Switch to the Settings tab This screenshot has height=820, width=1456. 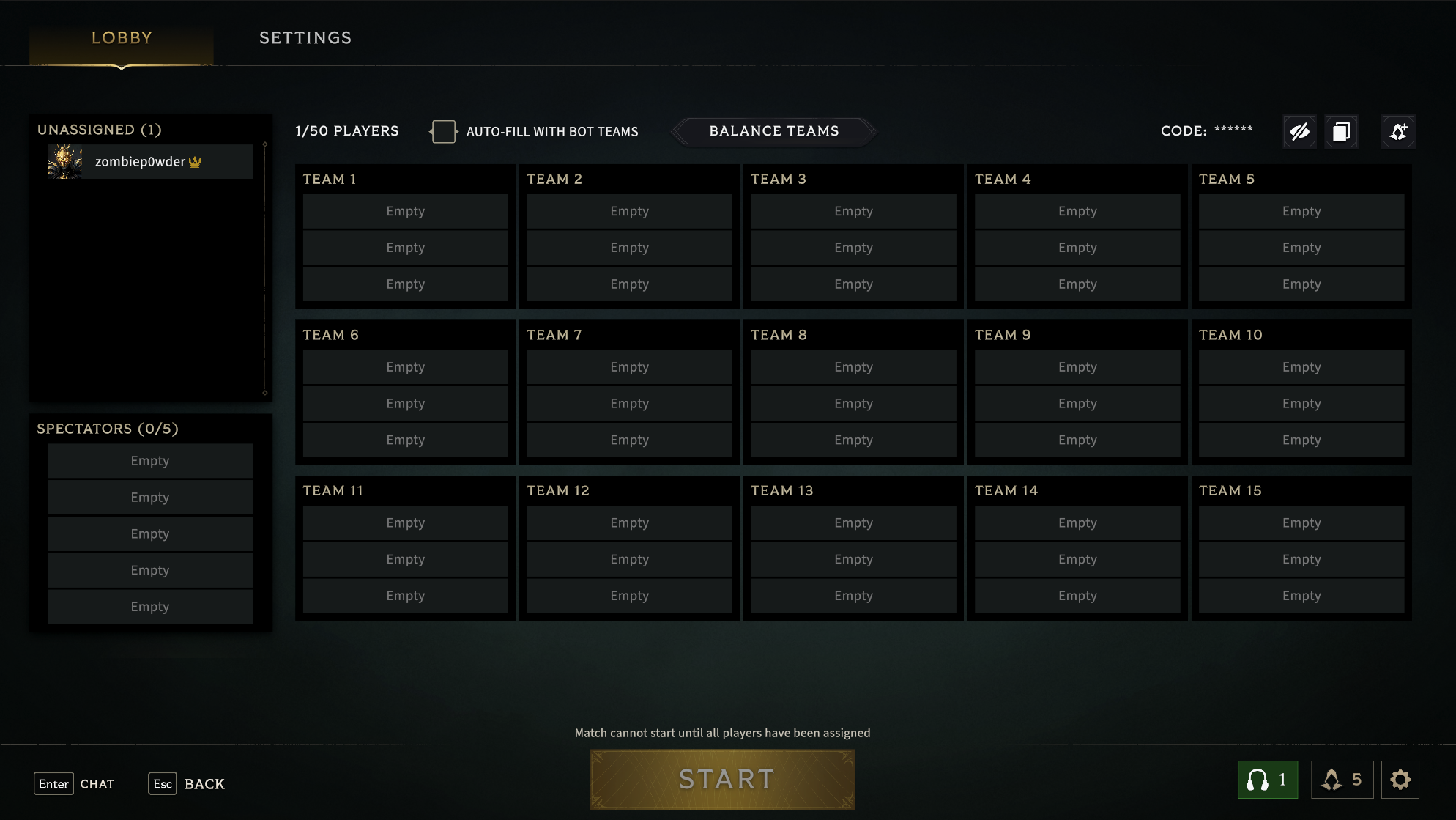click(305, 38)
